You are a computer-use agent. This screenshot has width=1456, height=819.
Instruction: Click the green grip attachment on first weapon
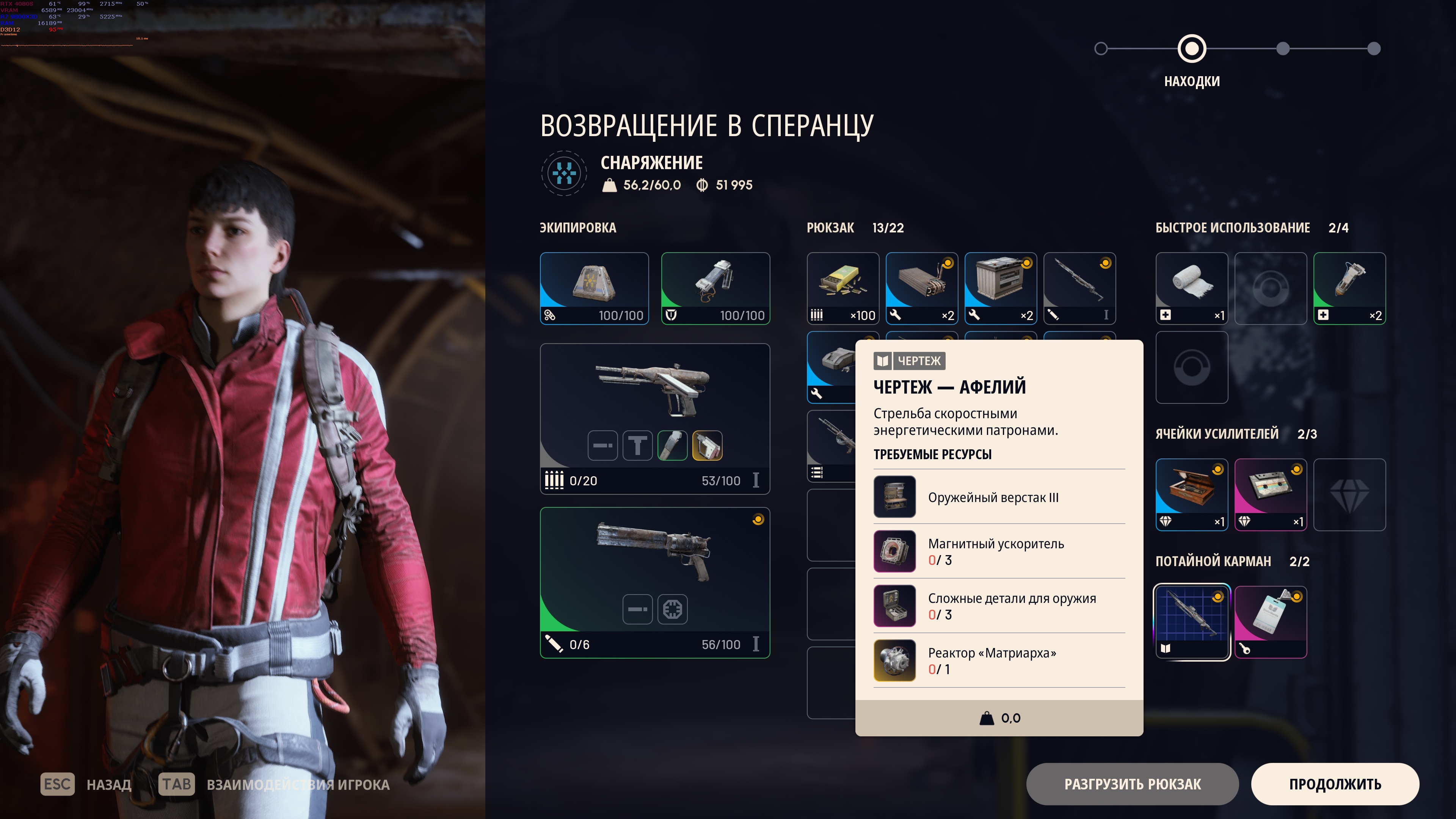click(672, 446)
